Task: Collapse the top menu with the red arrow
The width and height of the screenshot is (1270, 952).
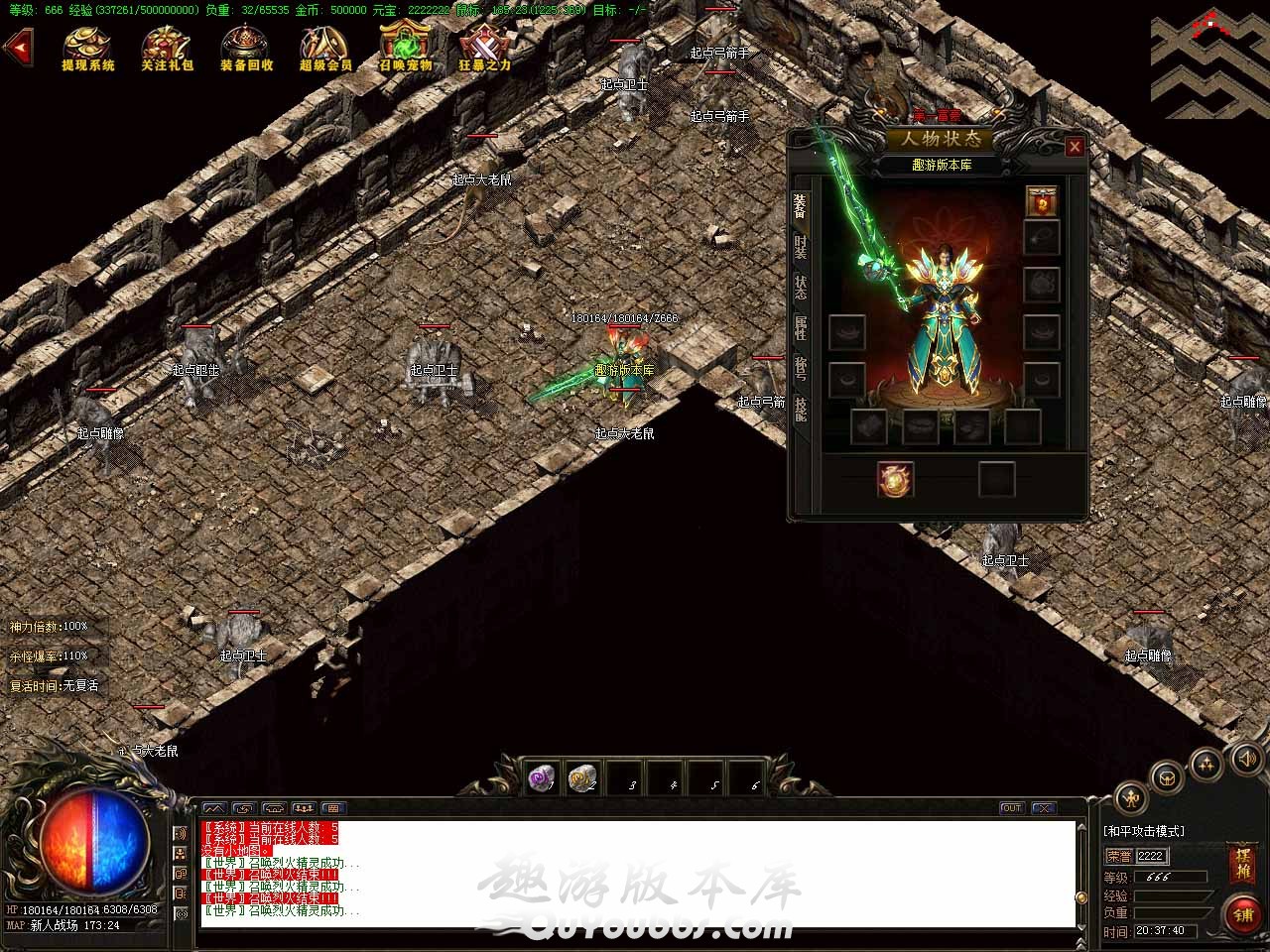Action: tap(17, 47)
